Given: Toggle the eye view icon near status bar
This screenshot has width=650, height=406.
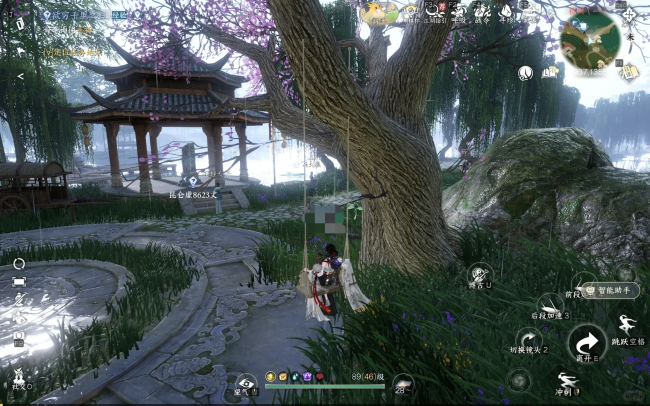Looking at the screenshot, I should pyautogui.click(x=244, y=382).
